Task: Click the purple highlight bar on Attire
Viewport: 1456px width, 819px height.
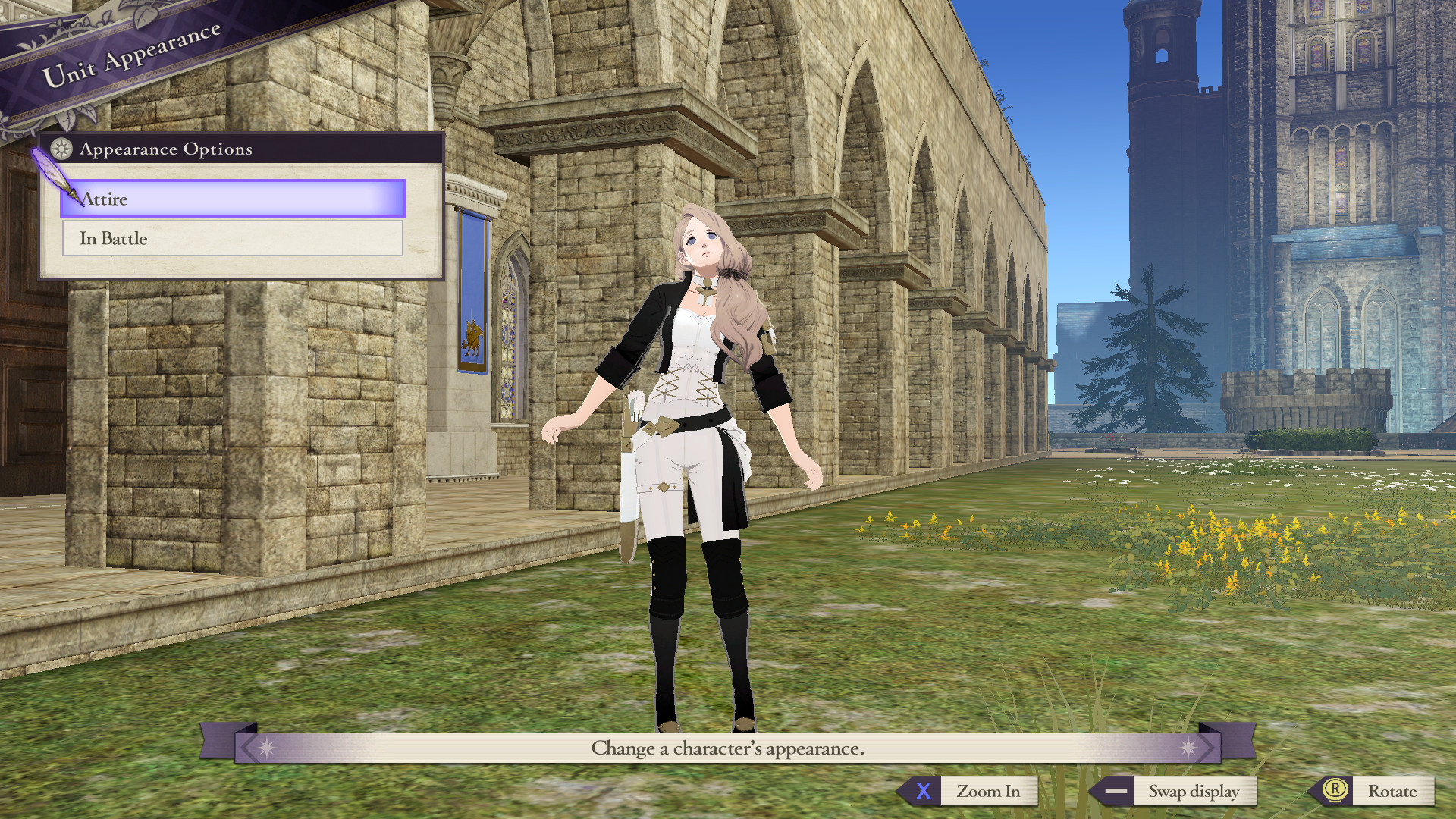Action: [231, 199]
